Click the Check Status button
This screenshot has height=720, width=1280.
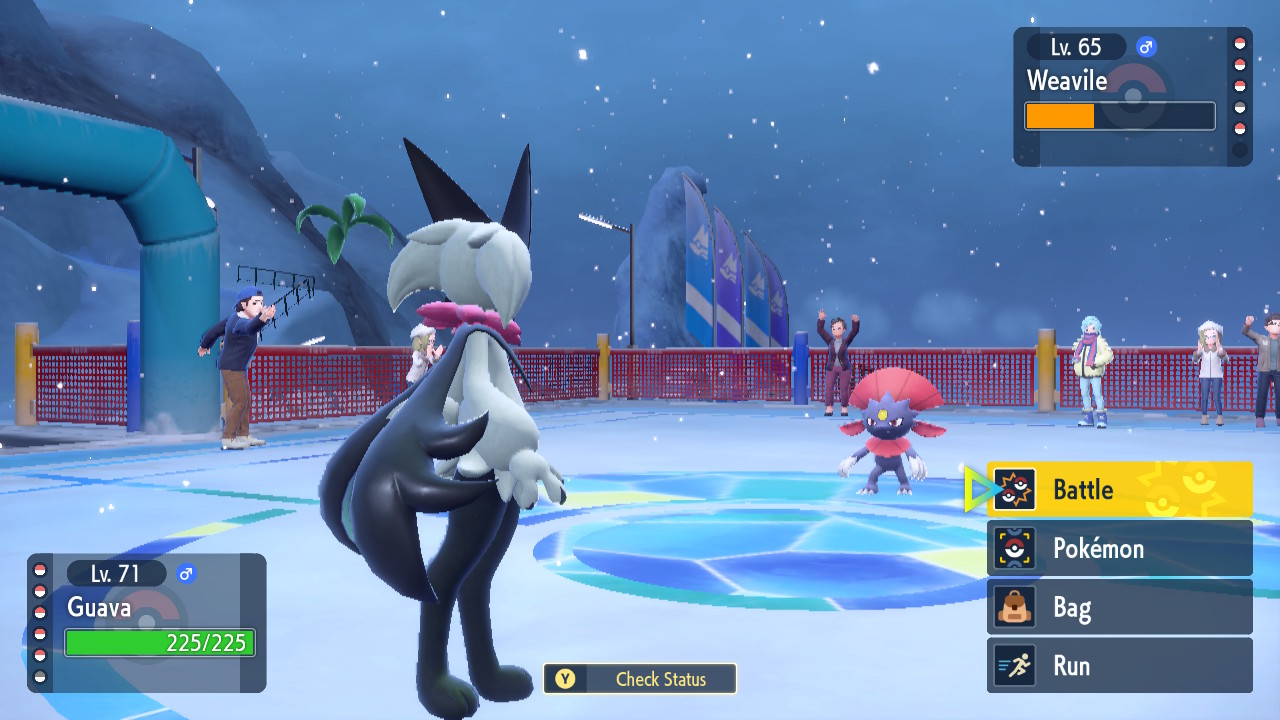pos(640,679)
